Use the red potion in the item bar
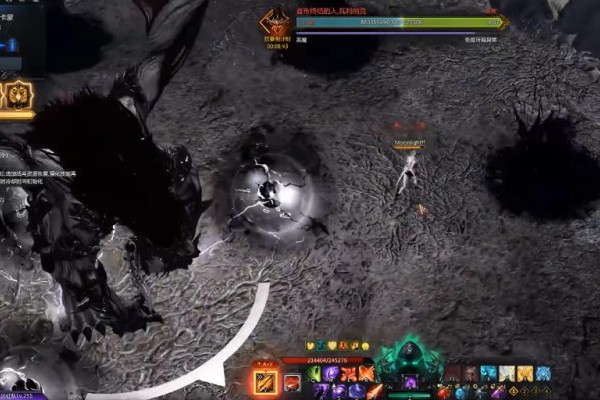 (444, 390)
